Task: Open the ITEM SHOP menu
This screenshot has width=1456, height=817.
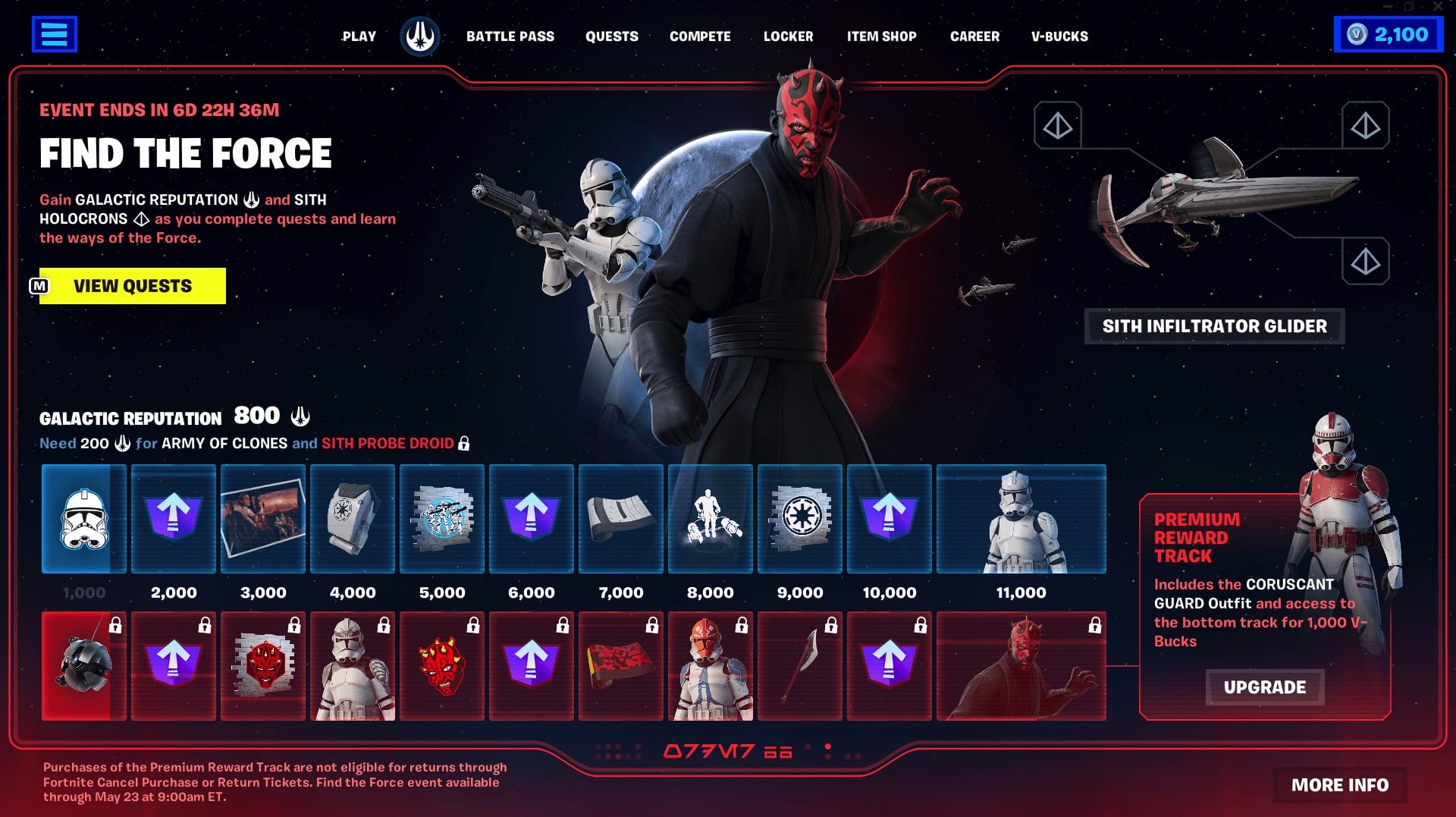Action: tap(882, 36)
